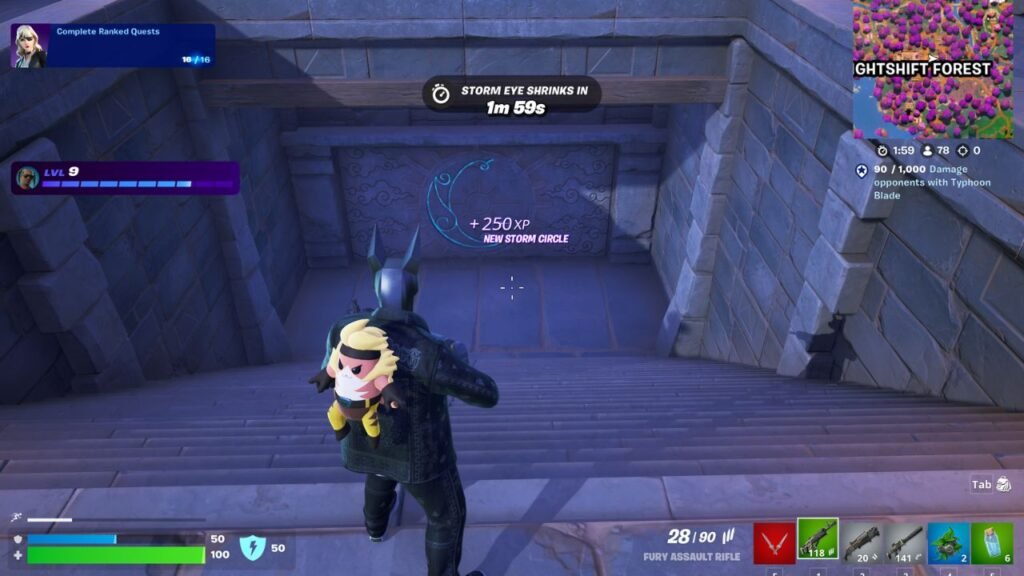Select the blue leafy item slot
Viewport: 1024px width, 576px height.
948,542
